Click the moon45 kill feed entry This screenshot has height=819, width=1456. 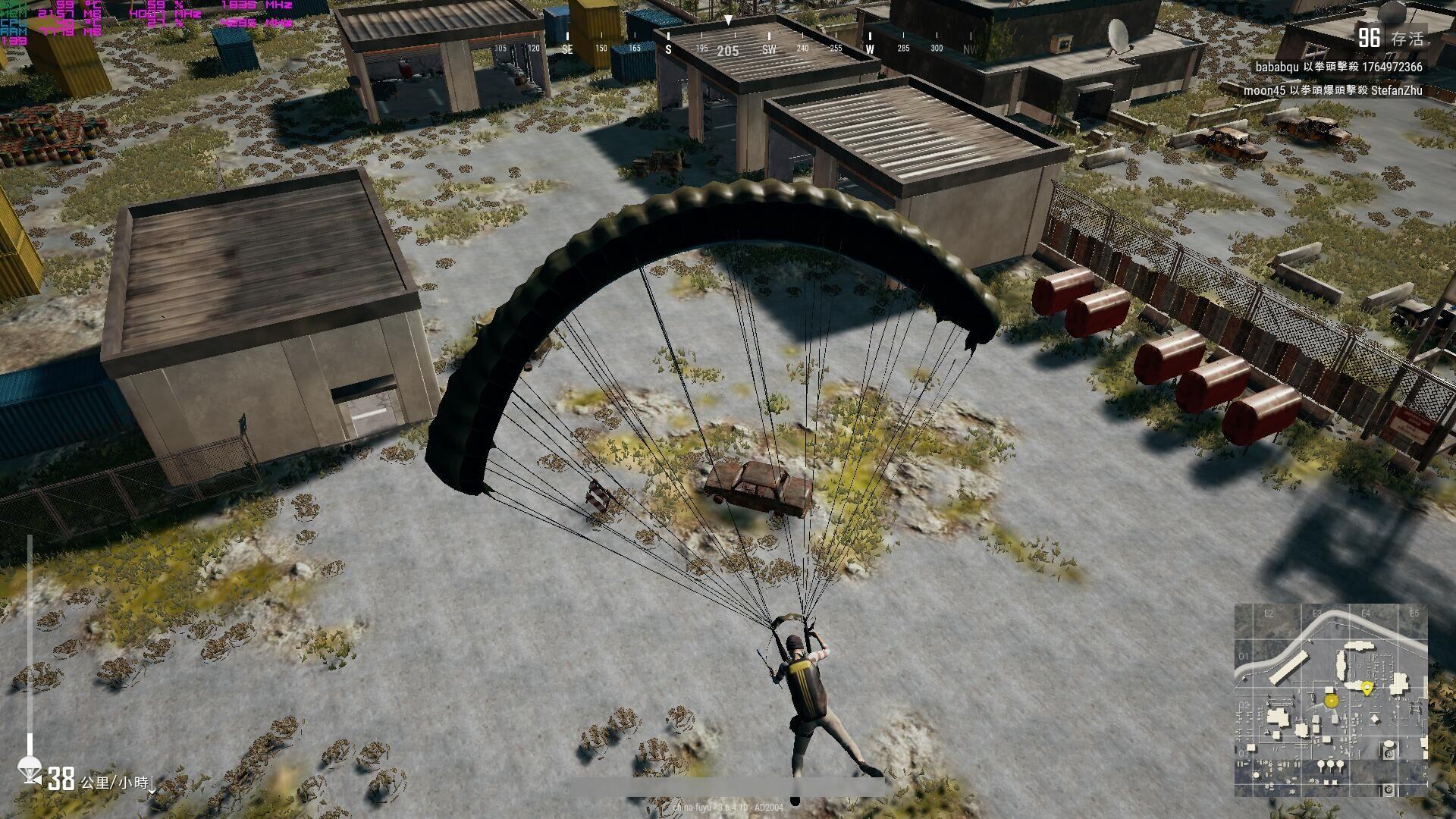click(x=1332, y=91)
